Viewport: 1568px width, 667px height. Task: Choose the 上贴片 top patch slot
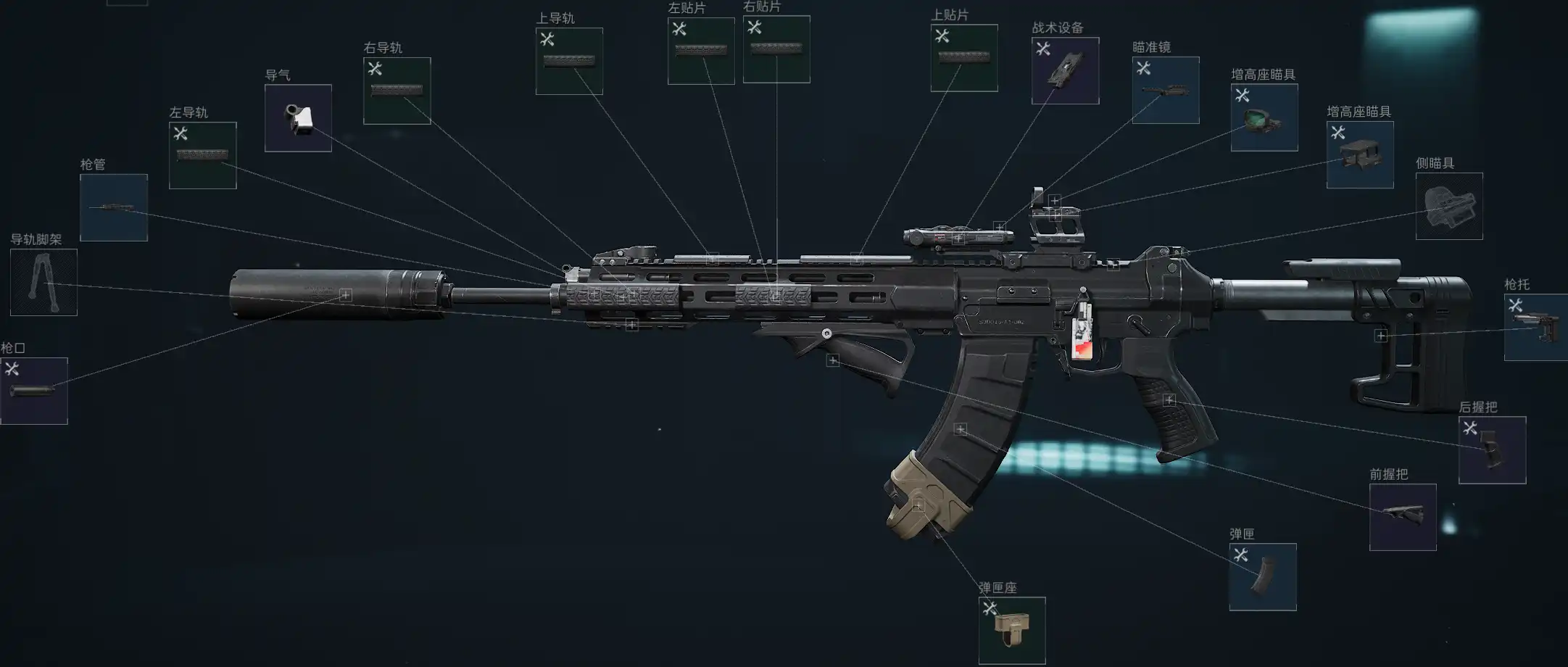(x=964, y=58)
